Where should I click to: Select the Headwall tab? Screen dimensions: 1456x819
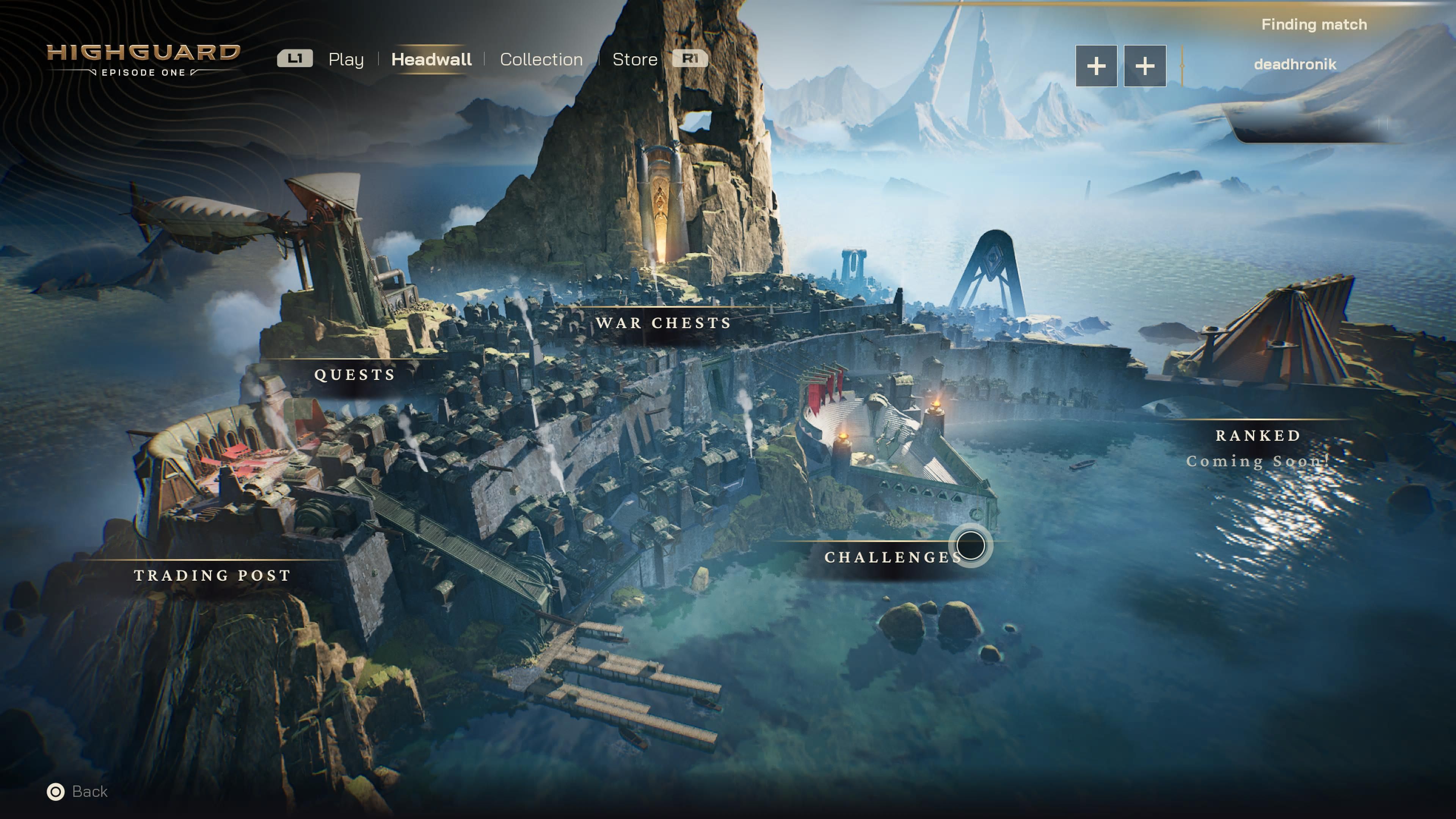[431, 60]
